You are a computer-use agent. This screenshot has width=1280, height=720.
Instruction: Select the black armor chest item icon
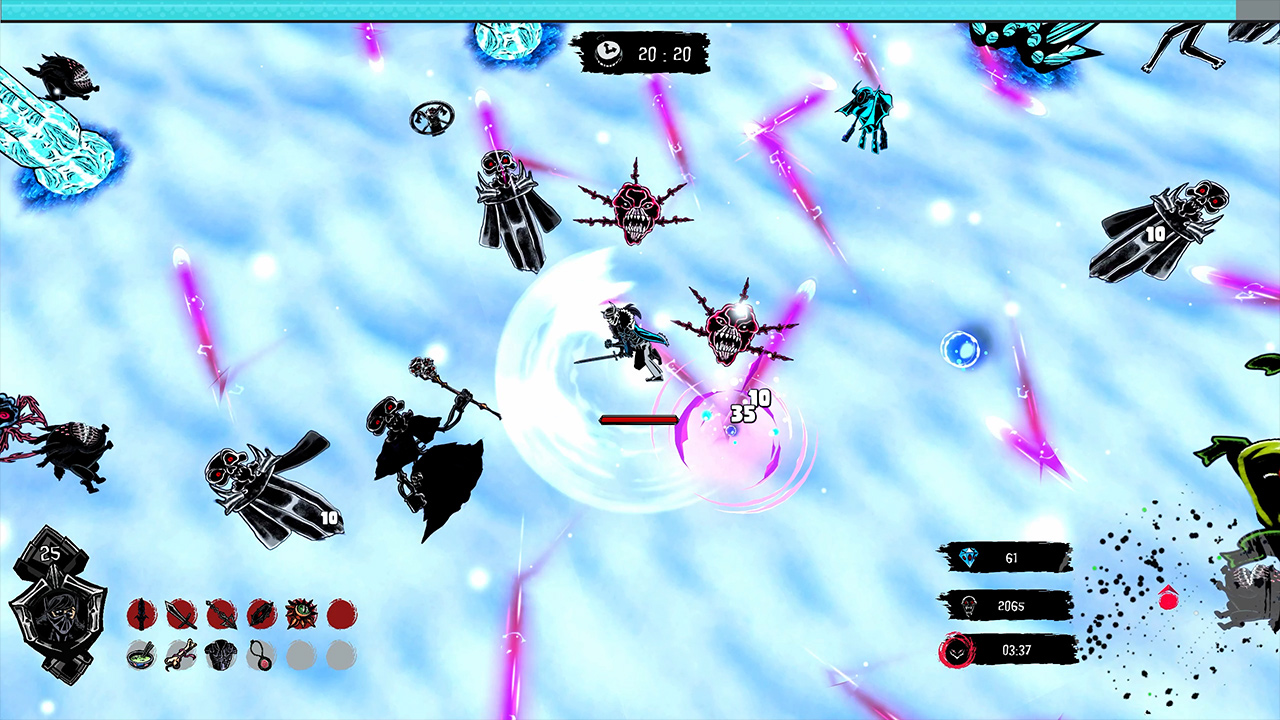[221, 655]
